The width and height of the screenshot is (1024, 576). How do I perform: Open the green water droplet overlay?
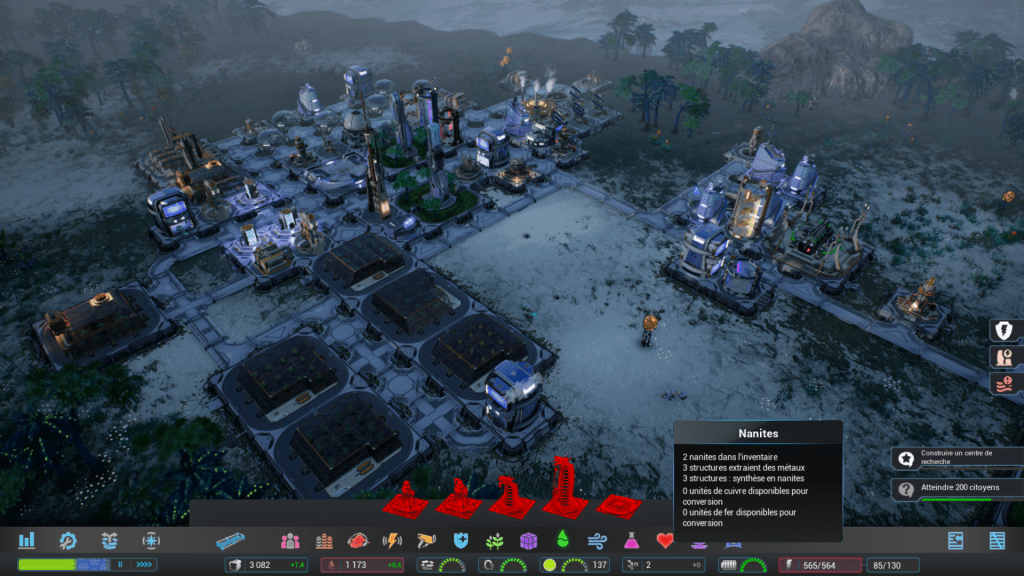point(562,541)
